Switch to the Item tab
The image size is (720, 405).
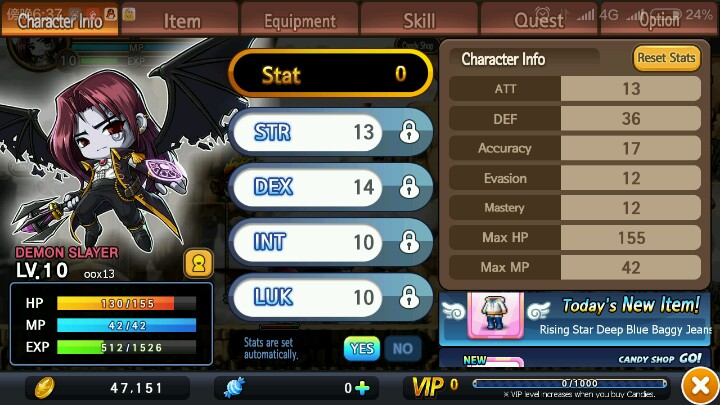click(x=181, y=20)
